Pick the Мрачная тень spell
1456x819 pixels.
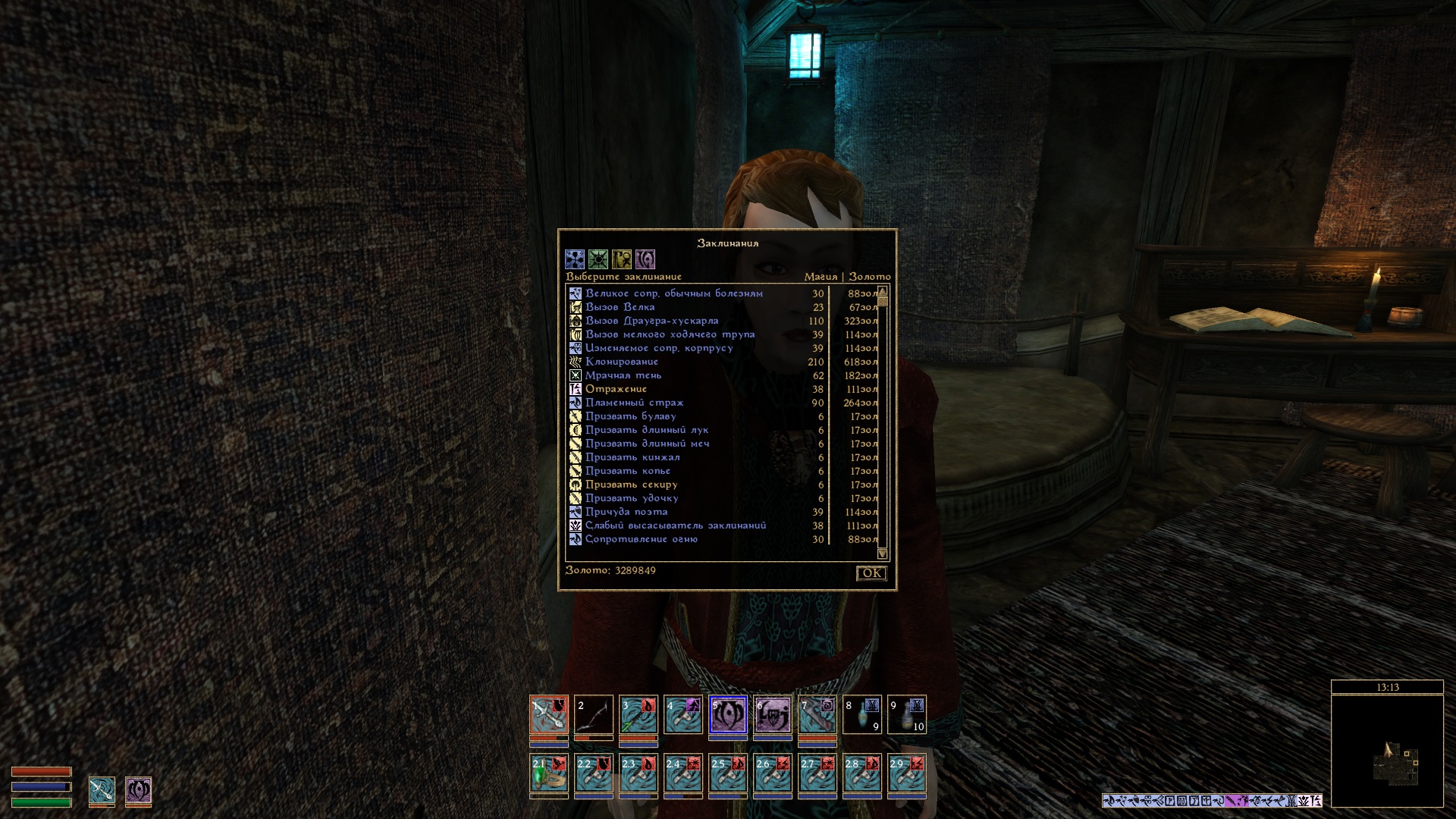click(x=623, y=375)
